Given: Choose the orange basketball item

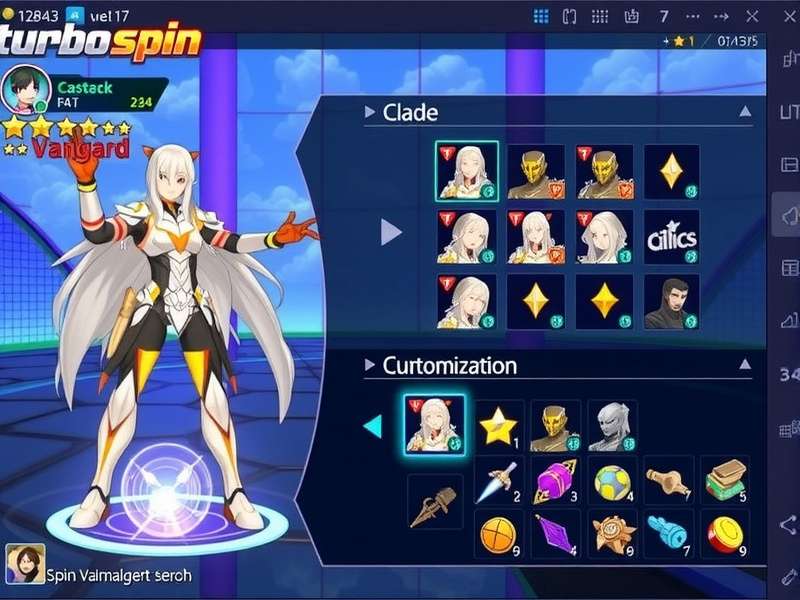Looking at the screenshot, I should tap(497, 533).
